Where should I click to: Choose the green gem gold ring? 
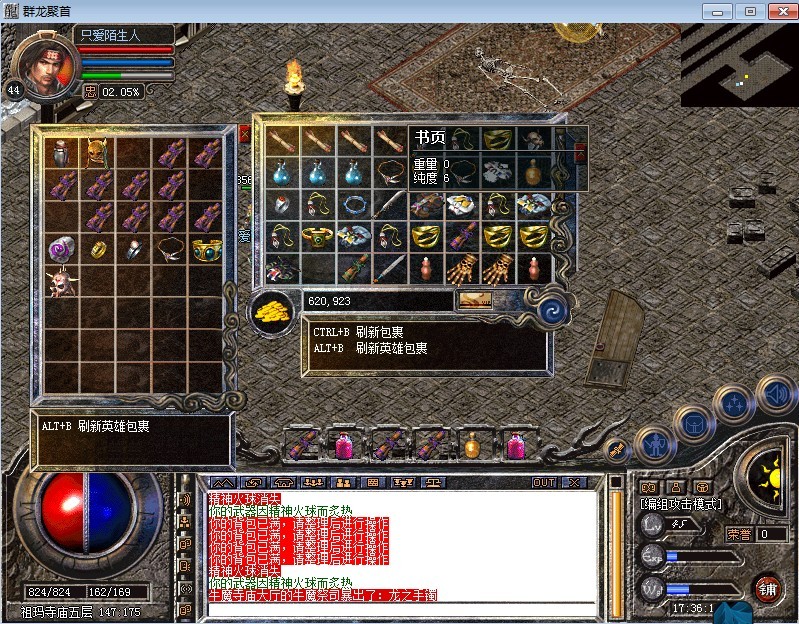pyautogui.click(x=318, y=238)
